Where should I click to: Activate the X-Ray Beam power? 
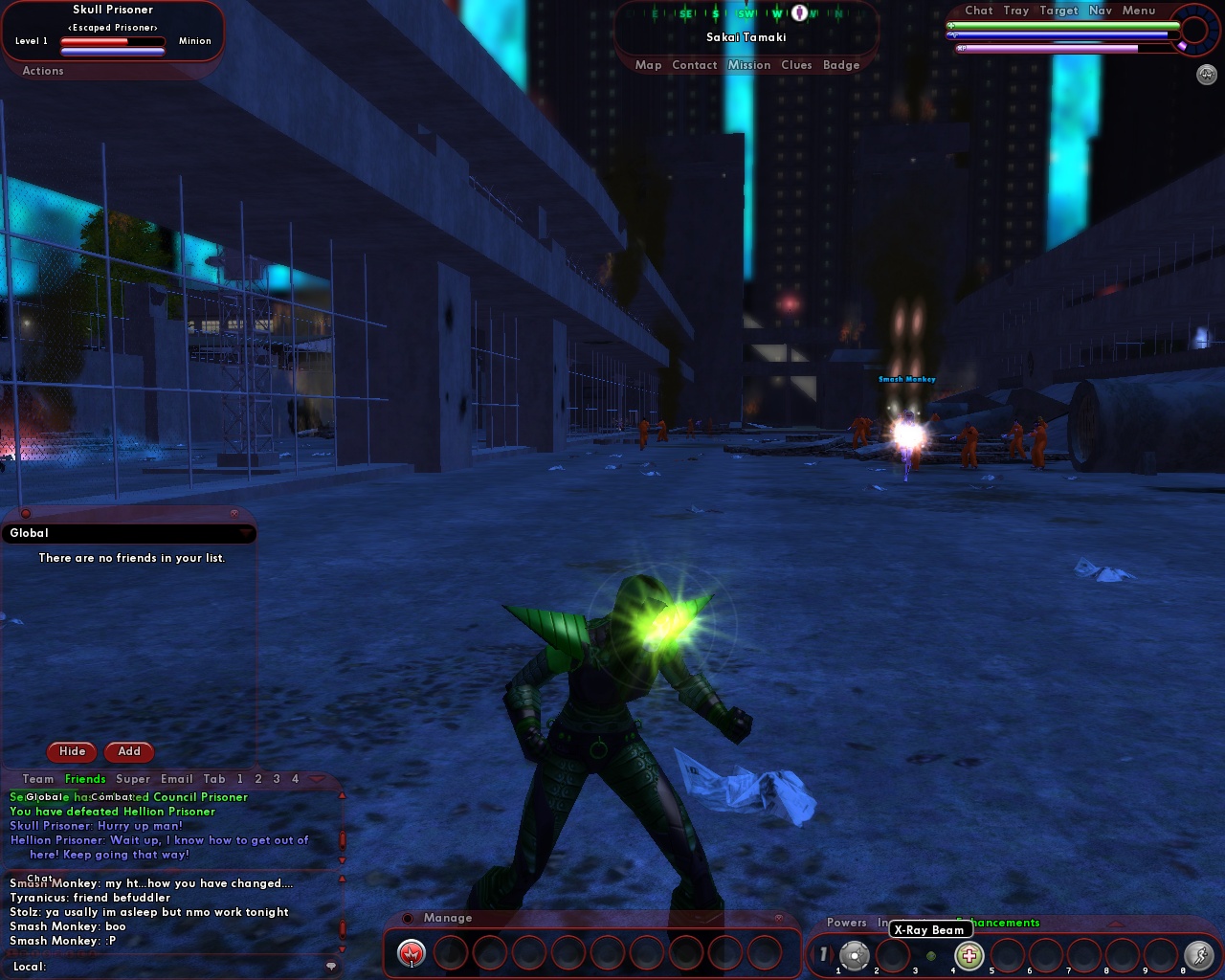(969, 955)
